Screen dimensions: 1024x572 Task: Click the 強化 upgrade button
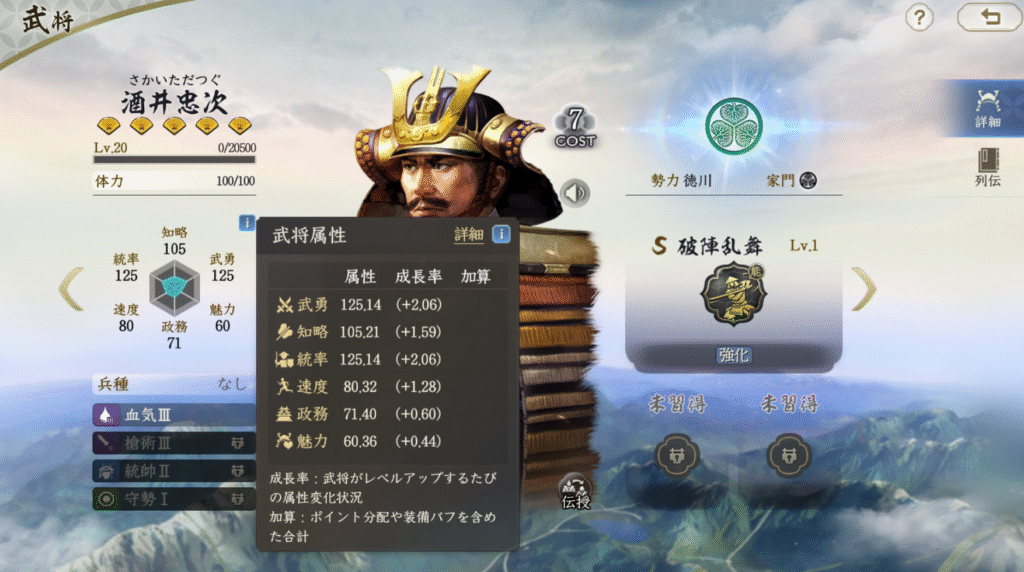[731, 355]
